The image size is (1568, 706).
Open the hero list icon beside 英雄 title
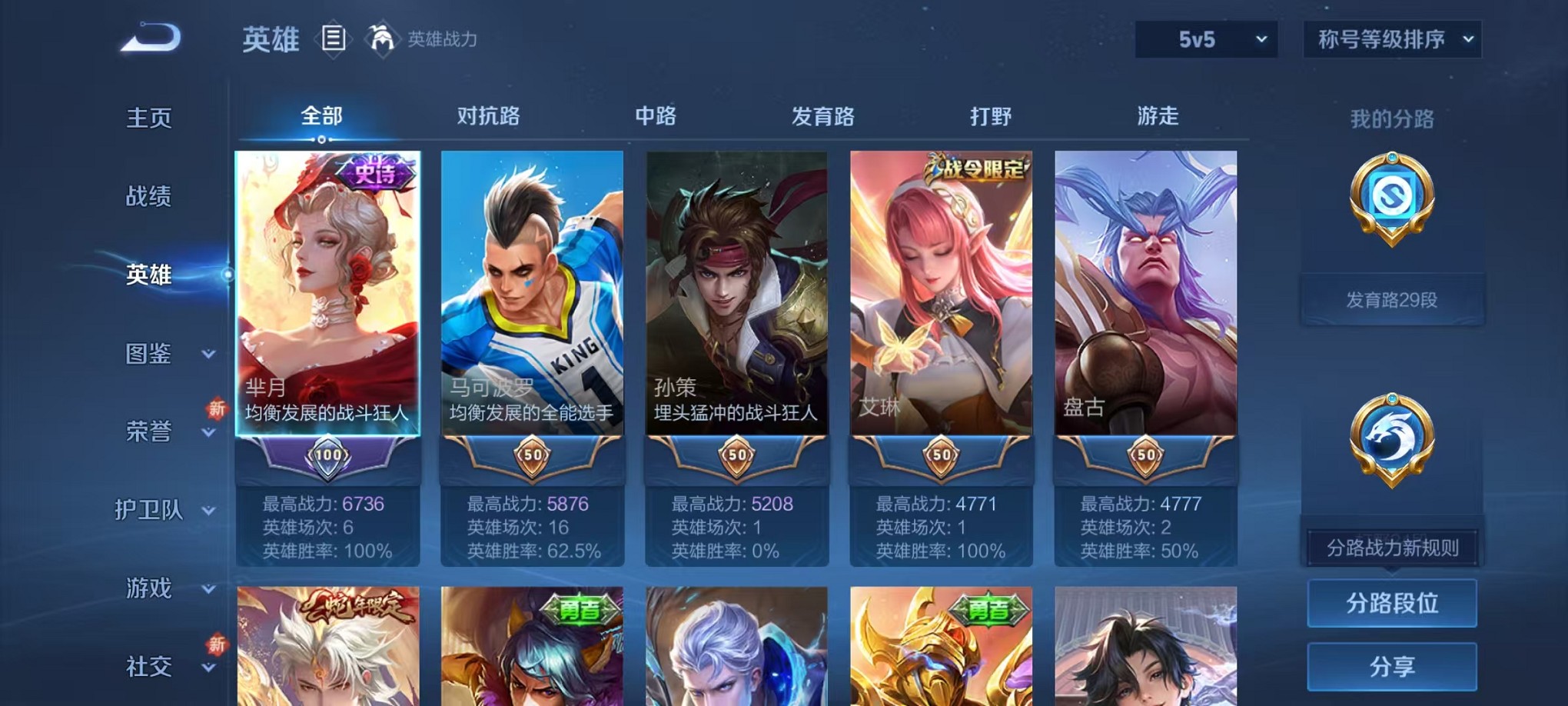tap(334, 38)
